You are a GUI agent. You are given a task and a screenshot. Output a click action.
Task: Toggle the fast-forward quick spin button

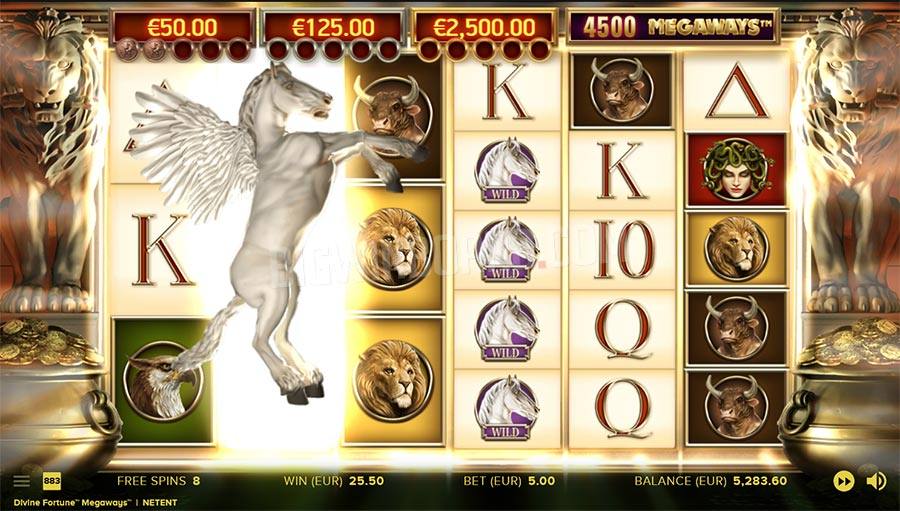pos(844,481)
